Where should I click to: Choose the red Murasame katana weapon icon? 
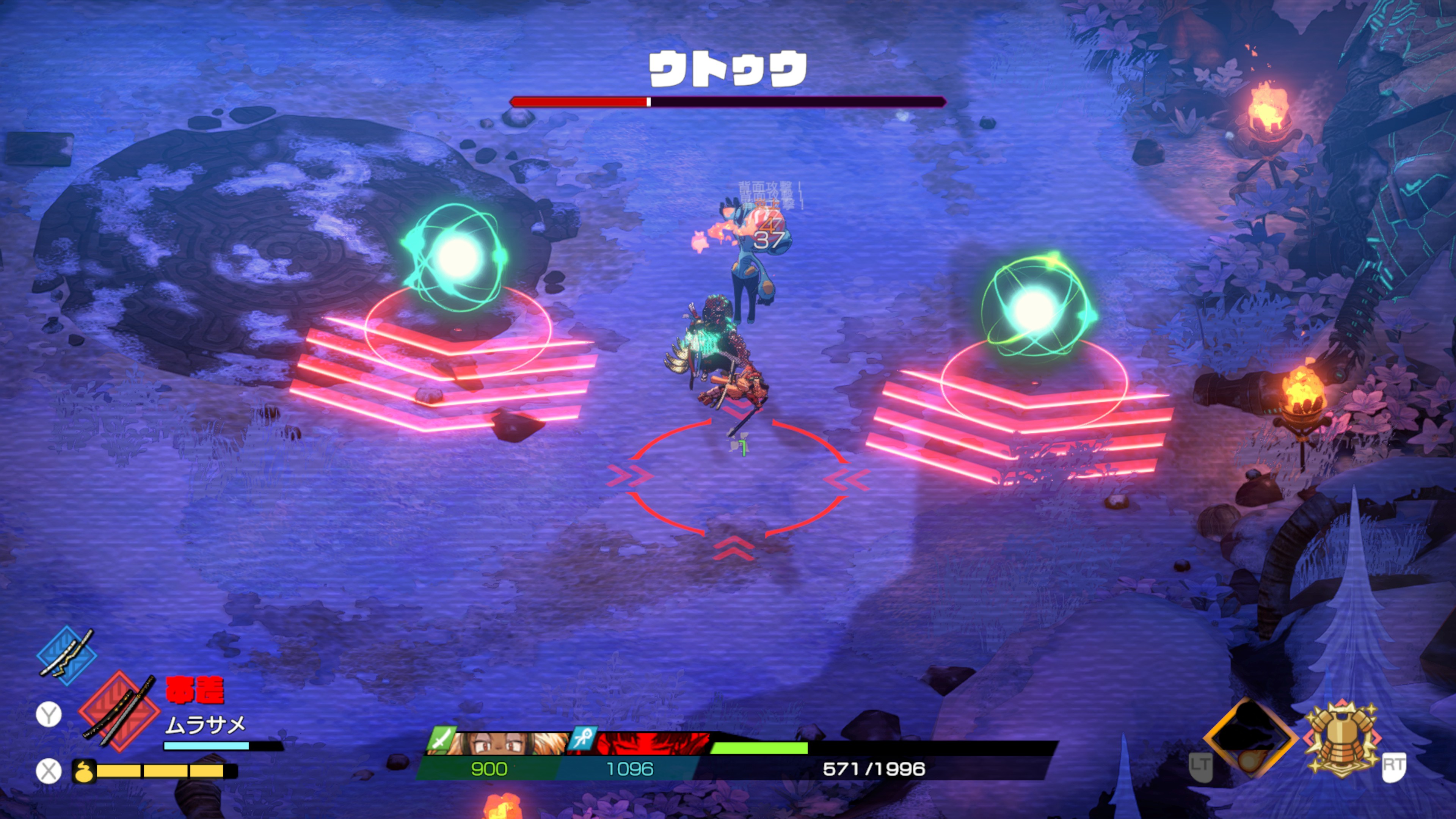pyautogui.click(x=119, y=711)
